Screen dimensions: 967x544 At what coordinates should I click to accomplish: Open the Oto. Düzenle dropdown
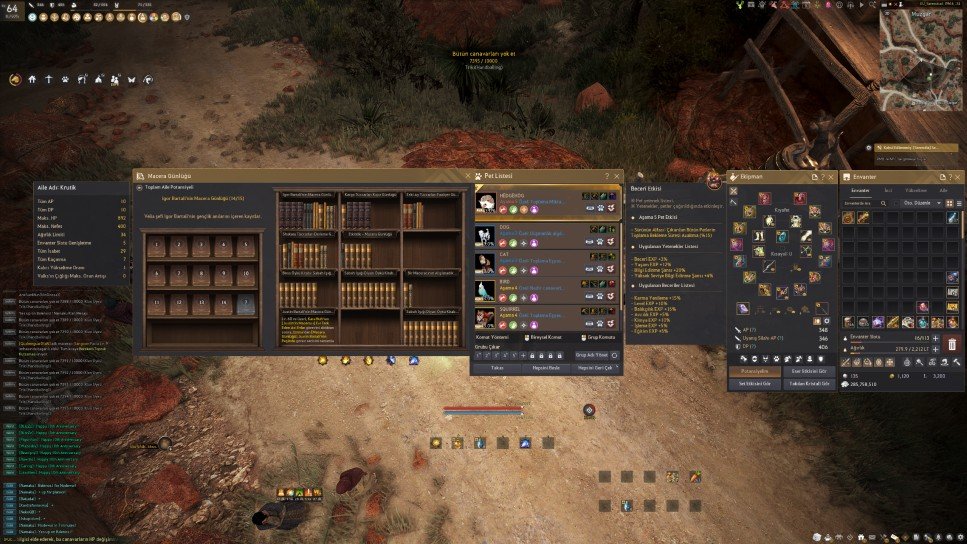pos(919,202)
